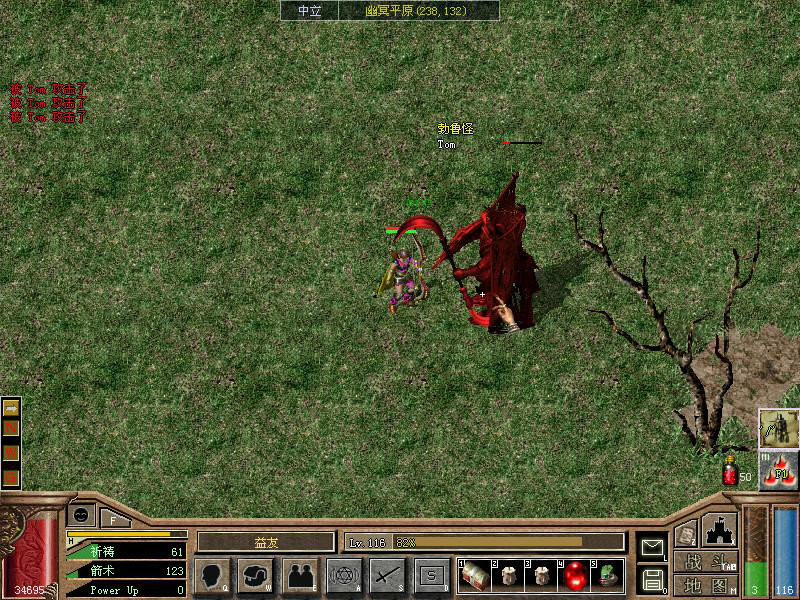Open the head silhouette character button
The image size is (800, 600).
211,575
